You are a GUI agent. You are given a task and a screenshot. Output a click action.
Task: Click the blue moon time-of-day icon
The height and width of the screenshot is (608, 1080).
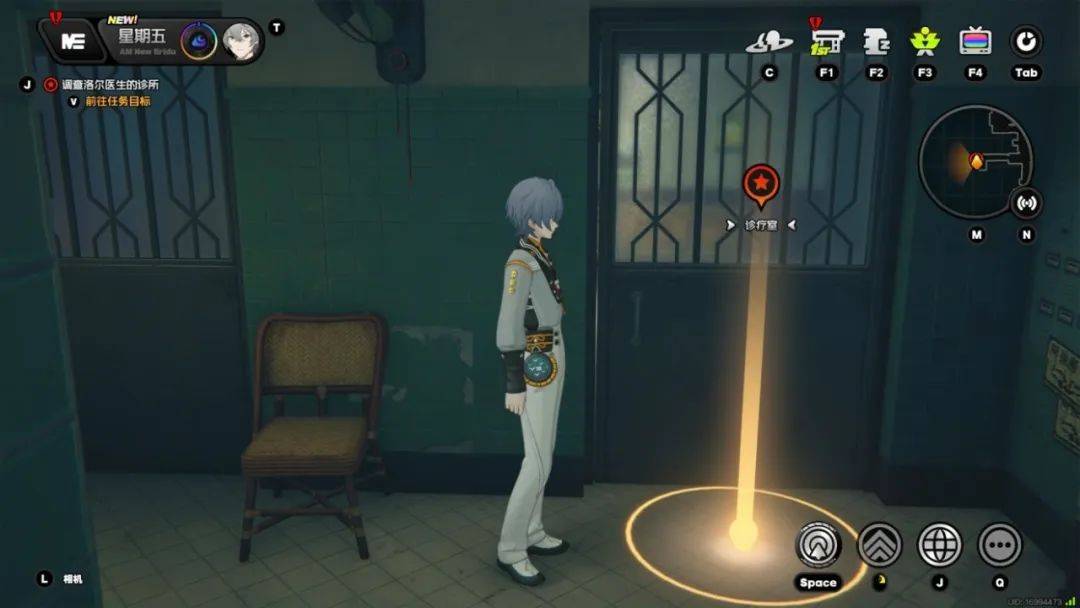pos(198,41)
